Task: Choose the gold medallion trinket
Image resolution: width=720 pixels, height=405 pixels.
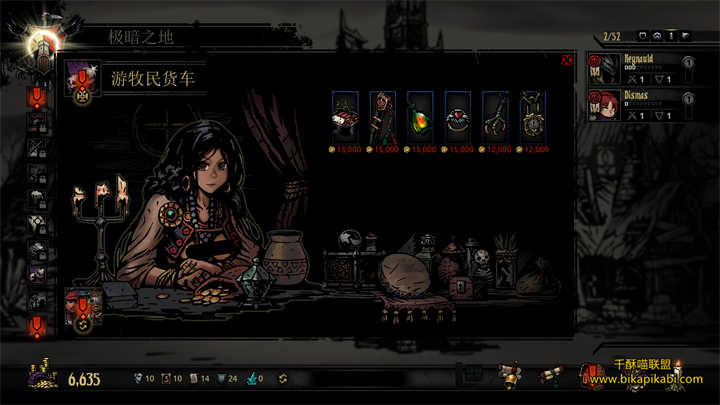Action: [x=534, y=115]
